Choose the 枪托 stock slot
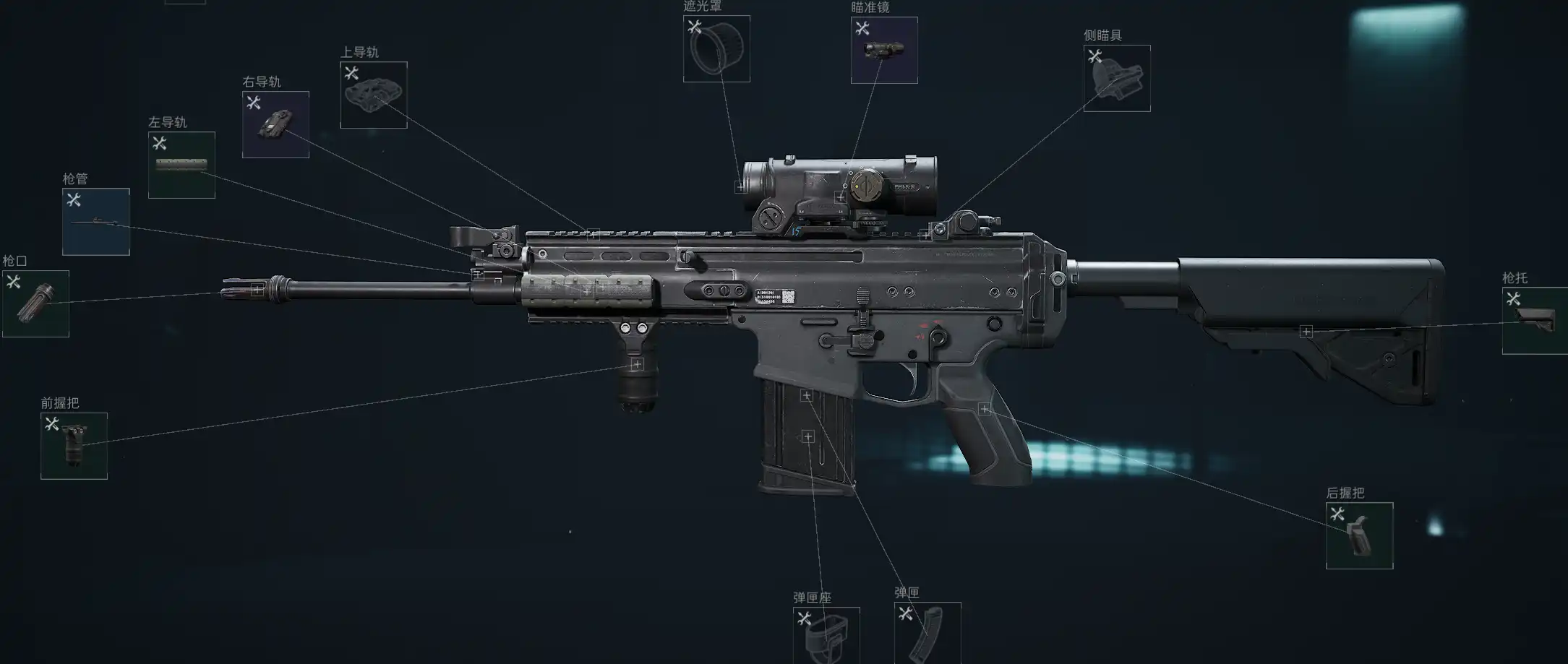 tap(1535, 321)
